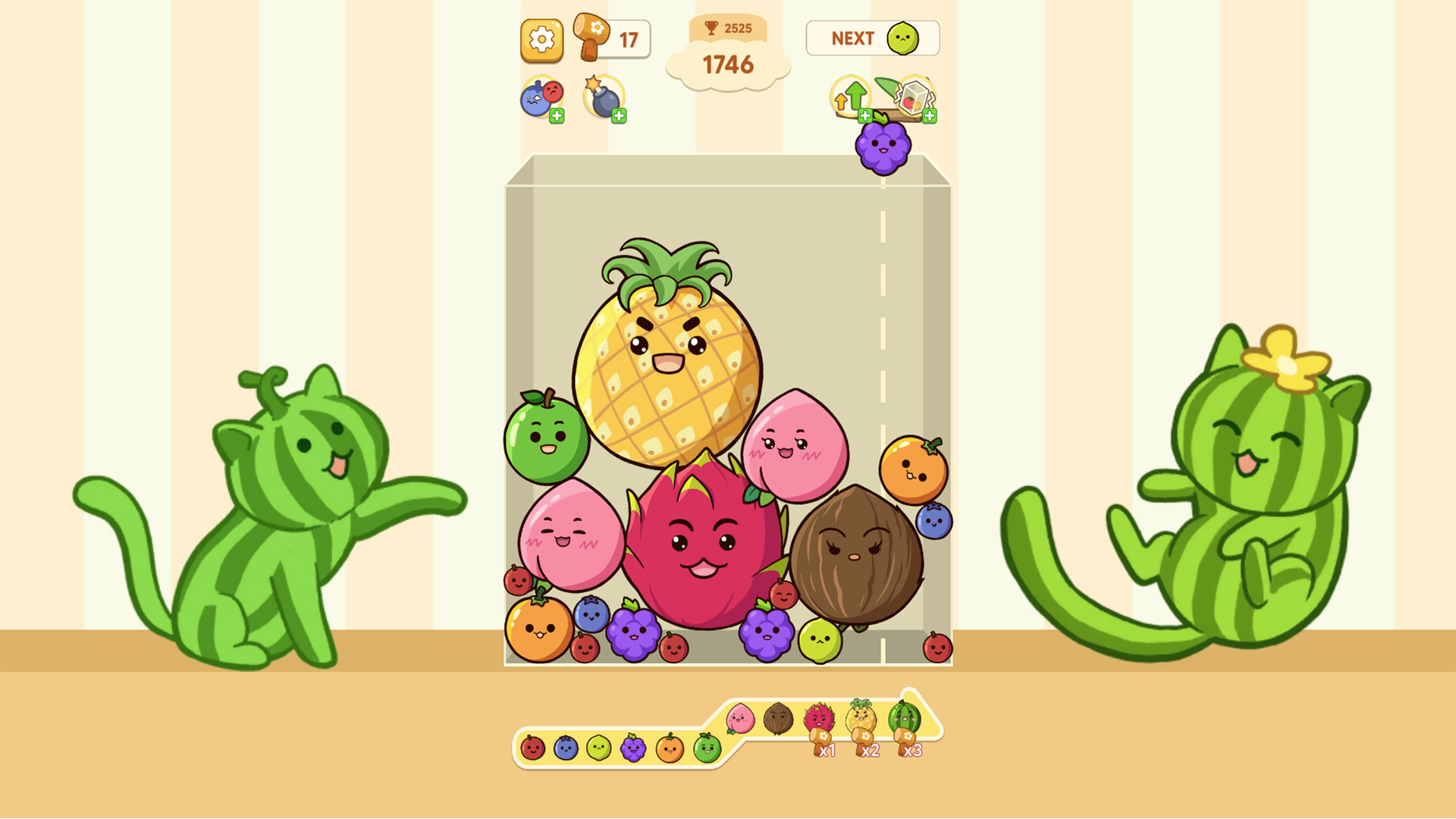1456x819 pixels.
Task: Click the trophy best-score badge showing 2525
Action: (x=729, y=28)
